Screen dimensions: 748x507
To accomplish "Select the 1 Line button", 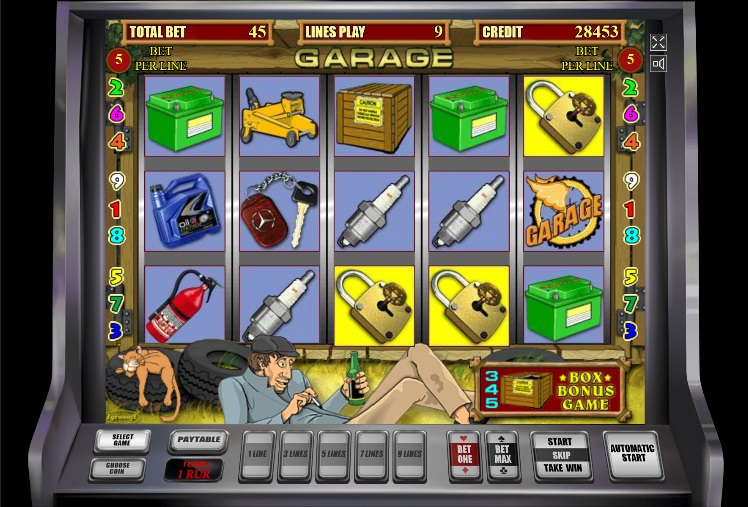I will (x=258, y=455).
